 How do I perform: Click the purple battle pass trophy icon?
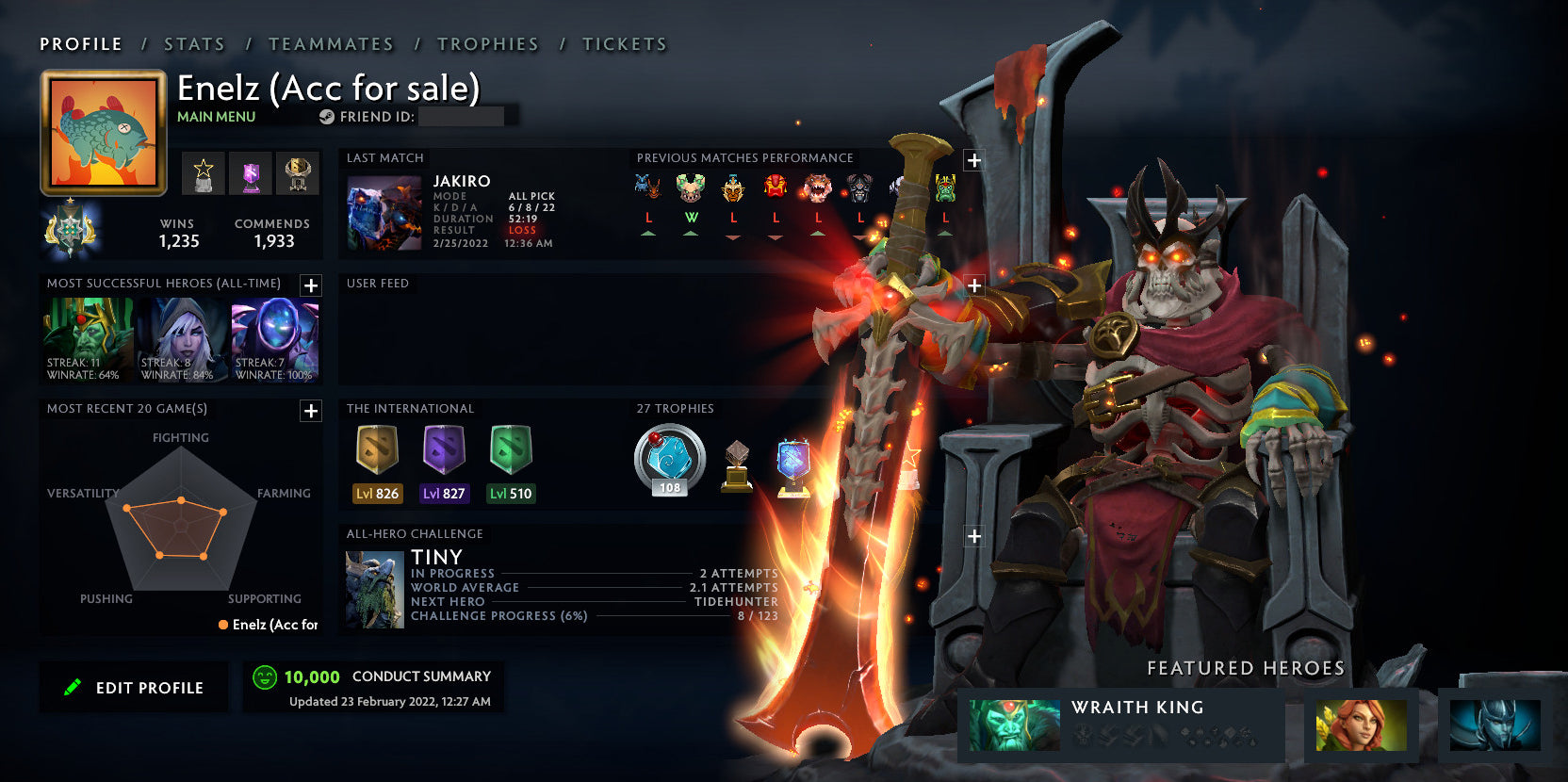pyautogui.click(x=250, y=174)
